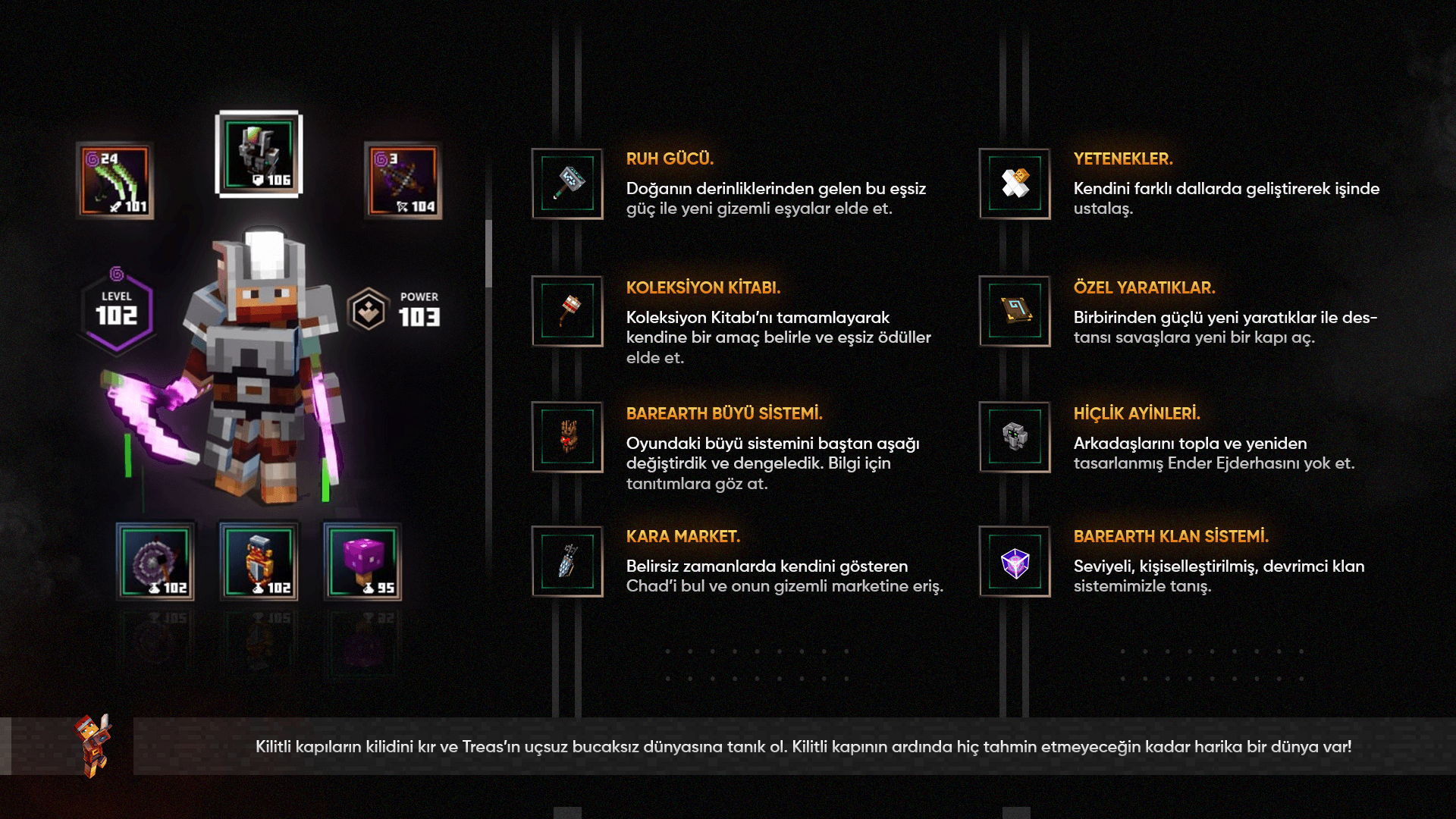Open the Özel Yaratıklar book icon
This screenshot has height=819, width=1456.
coord(1015,311)
